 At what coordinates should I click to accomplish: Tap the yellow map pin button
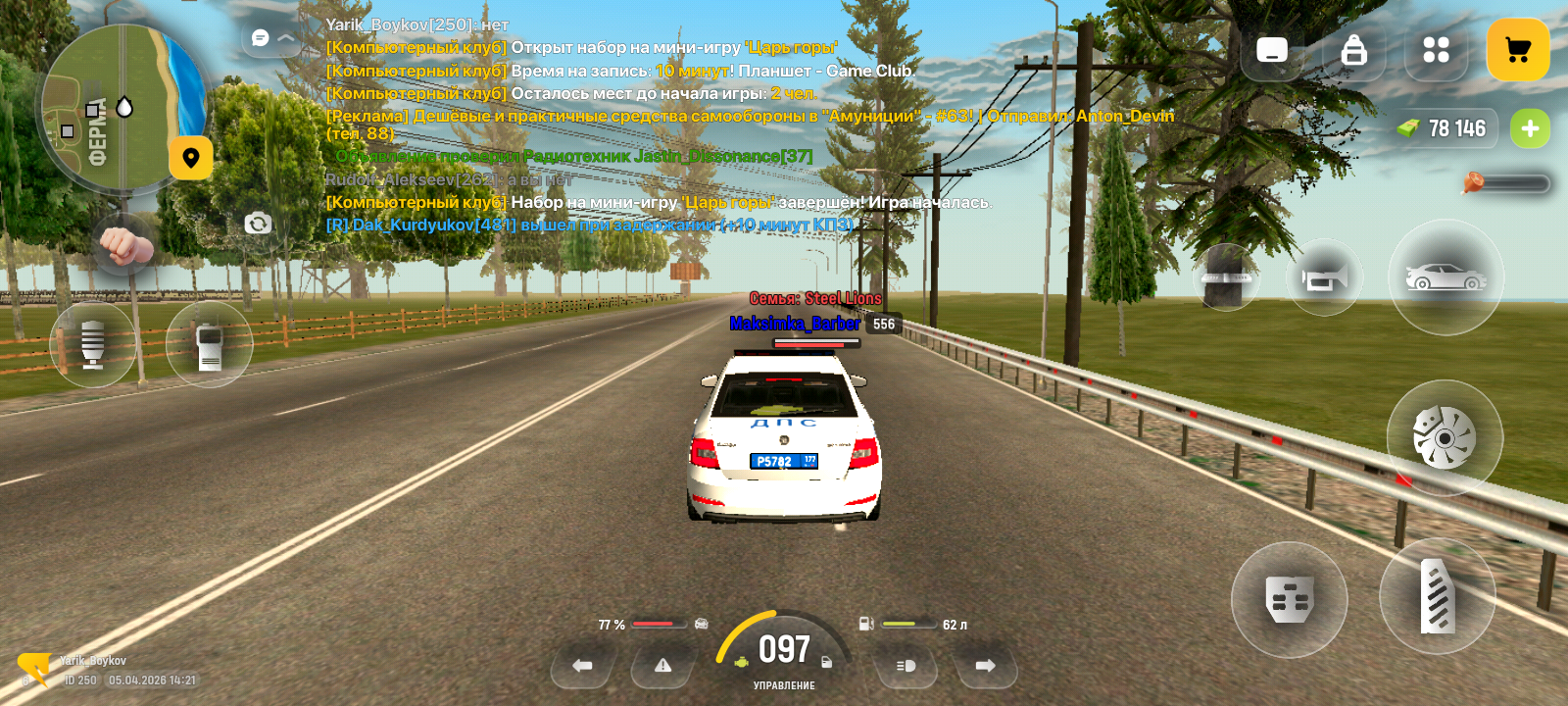click(191, 158)
